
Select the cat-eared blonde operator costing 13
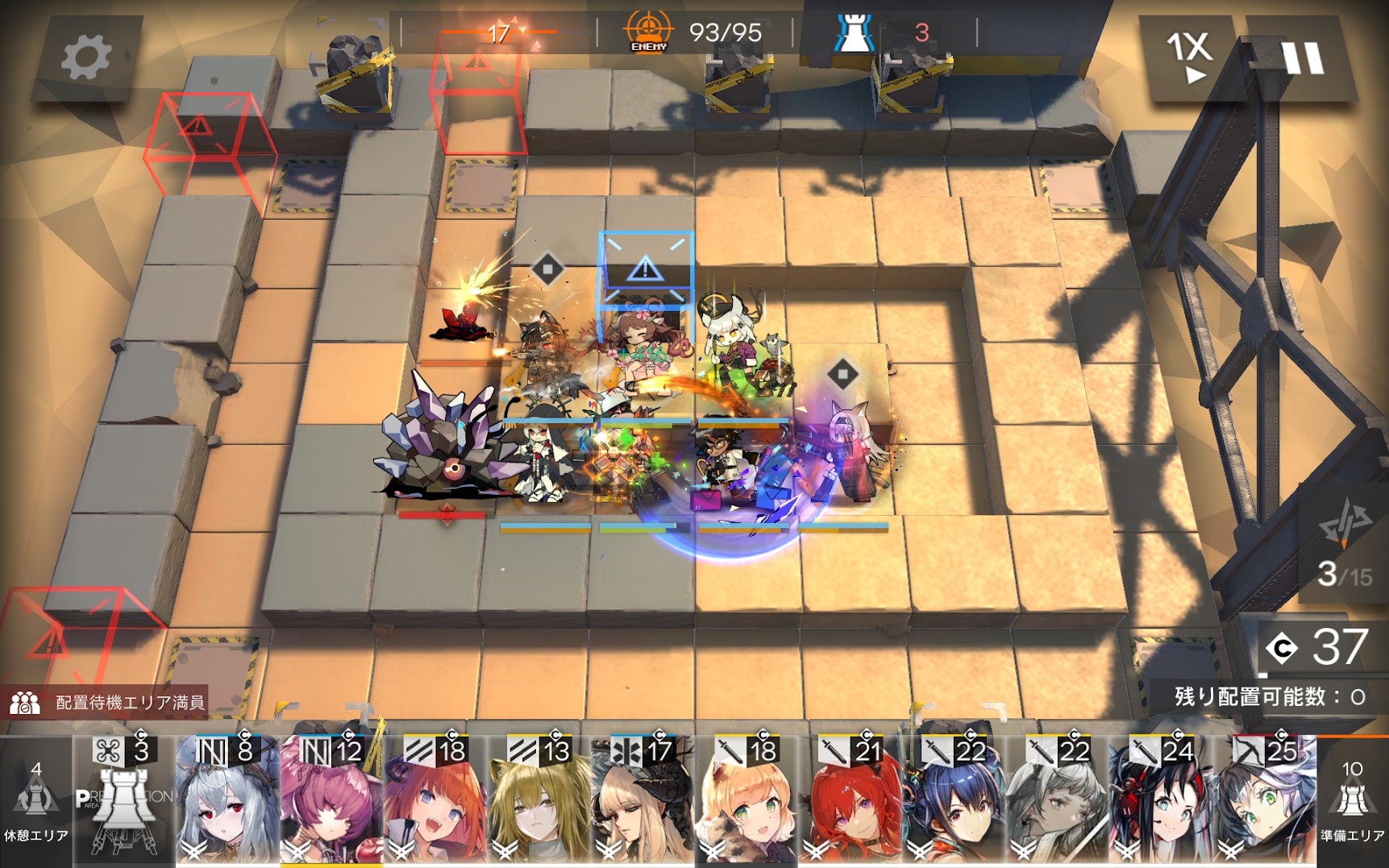coord(539,801)
